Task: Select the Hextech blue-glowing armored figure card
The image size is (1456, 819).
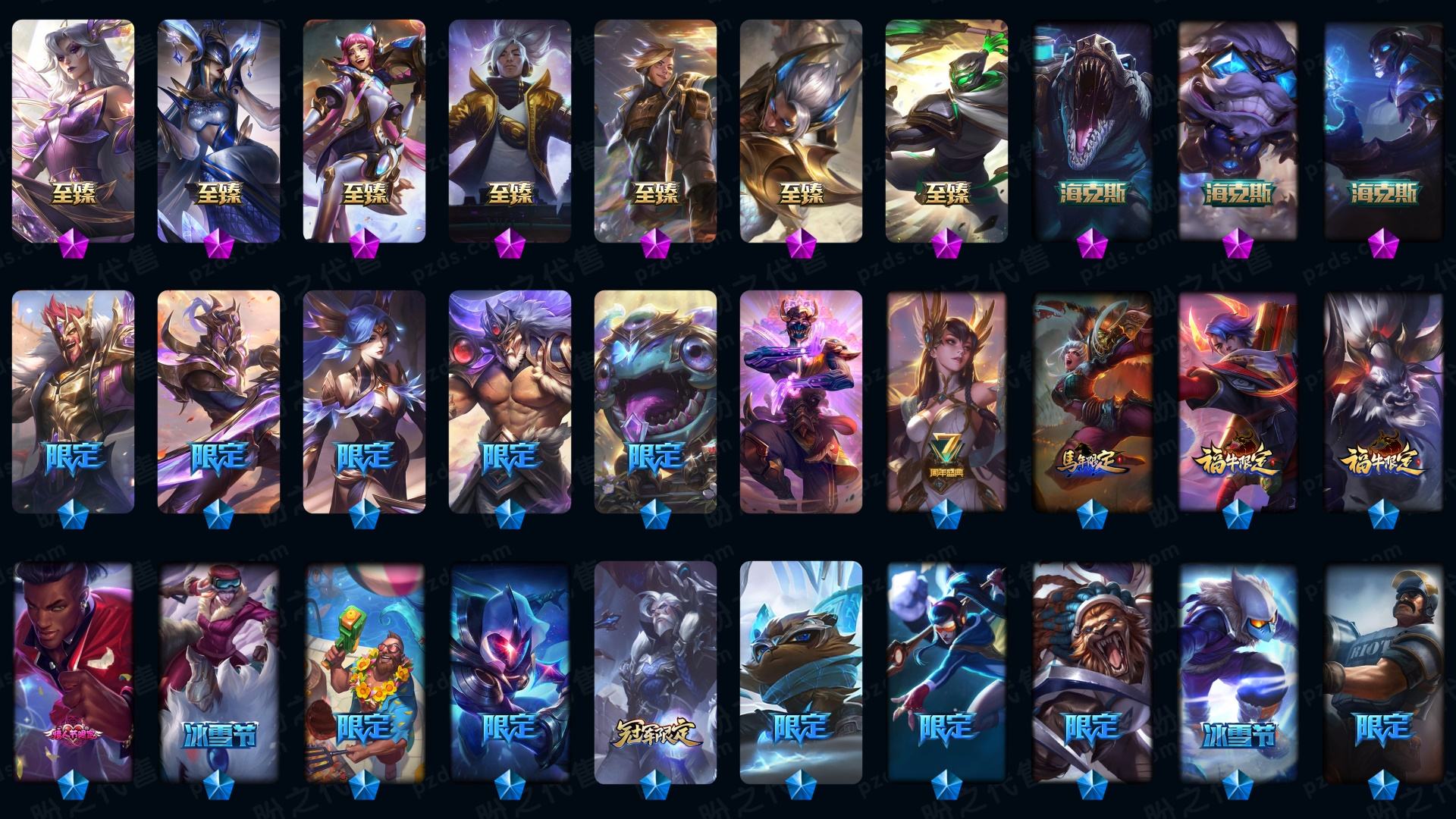Action: tap(1383, 130)
